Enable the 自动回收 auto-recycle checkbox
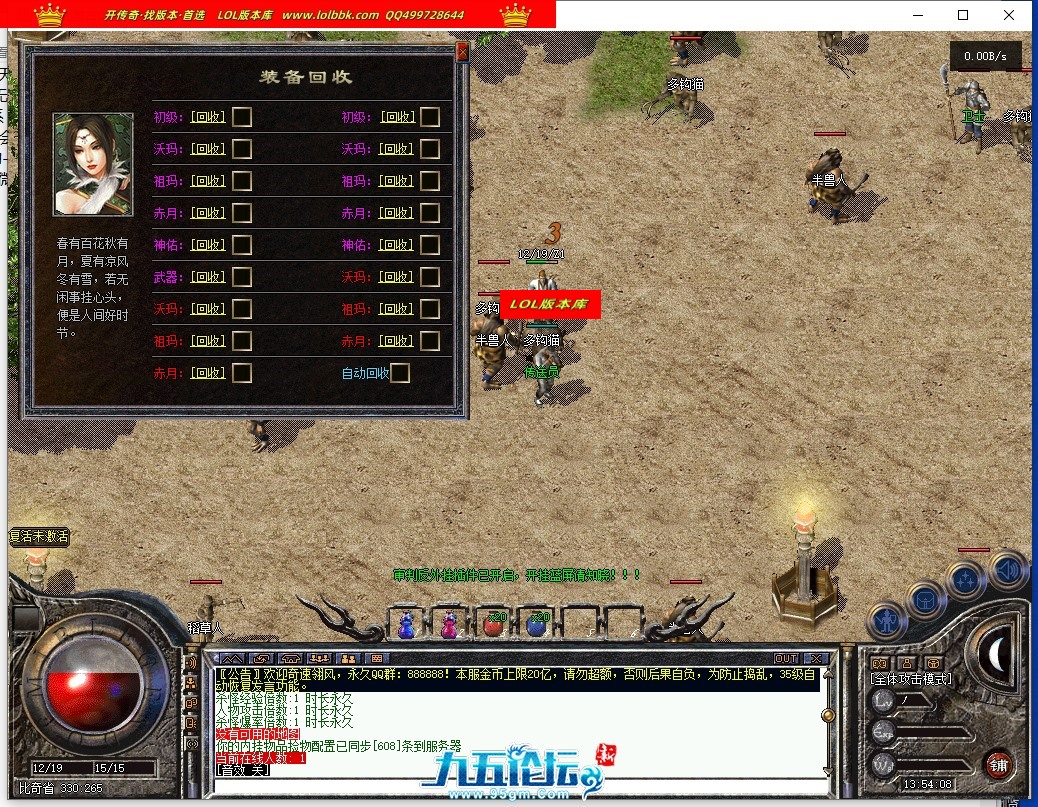This screenshot has height=807, width=1038. [x=400, y=373]
